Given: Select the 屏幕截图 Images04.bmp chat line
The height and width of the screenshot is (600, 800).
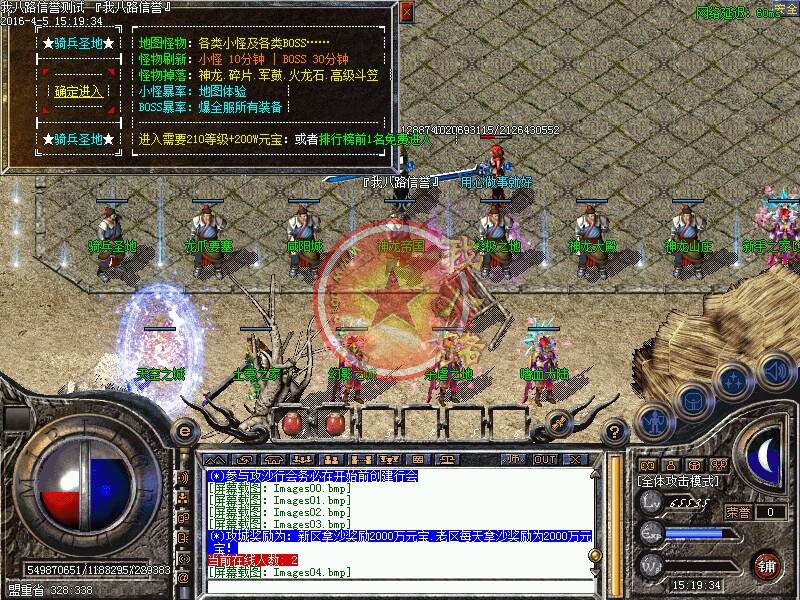Looking at the screenshot, I should click(280, 572).
